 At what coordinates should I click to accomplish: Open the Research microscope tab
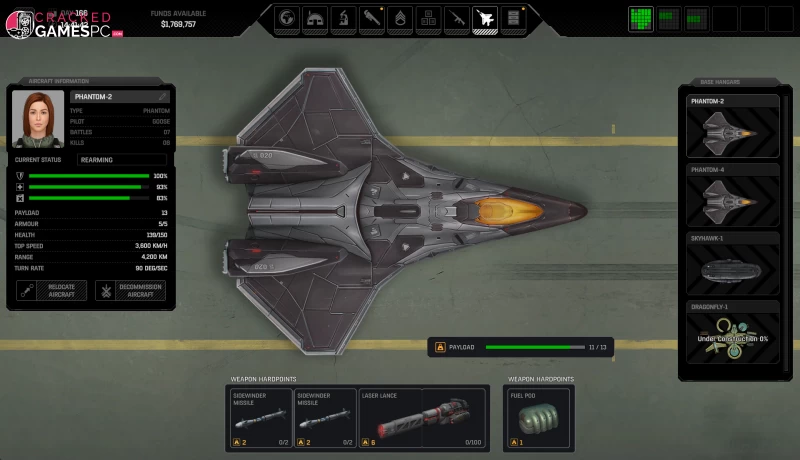pyautogui.click(x=343, y=18)
